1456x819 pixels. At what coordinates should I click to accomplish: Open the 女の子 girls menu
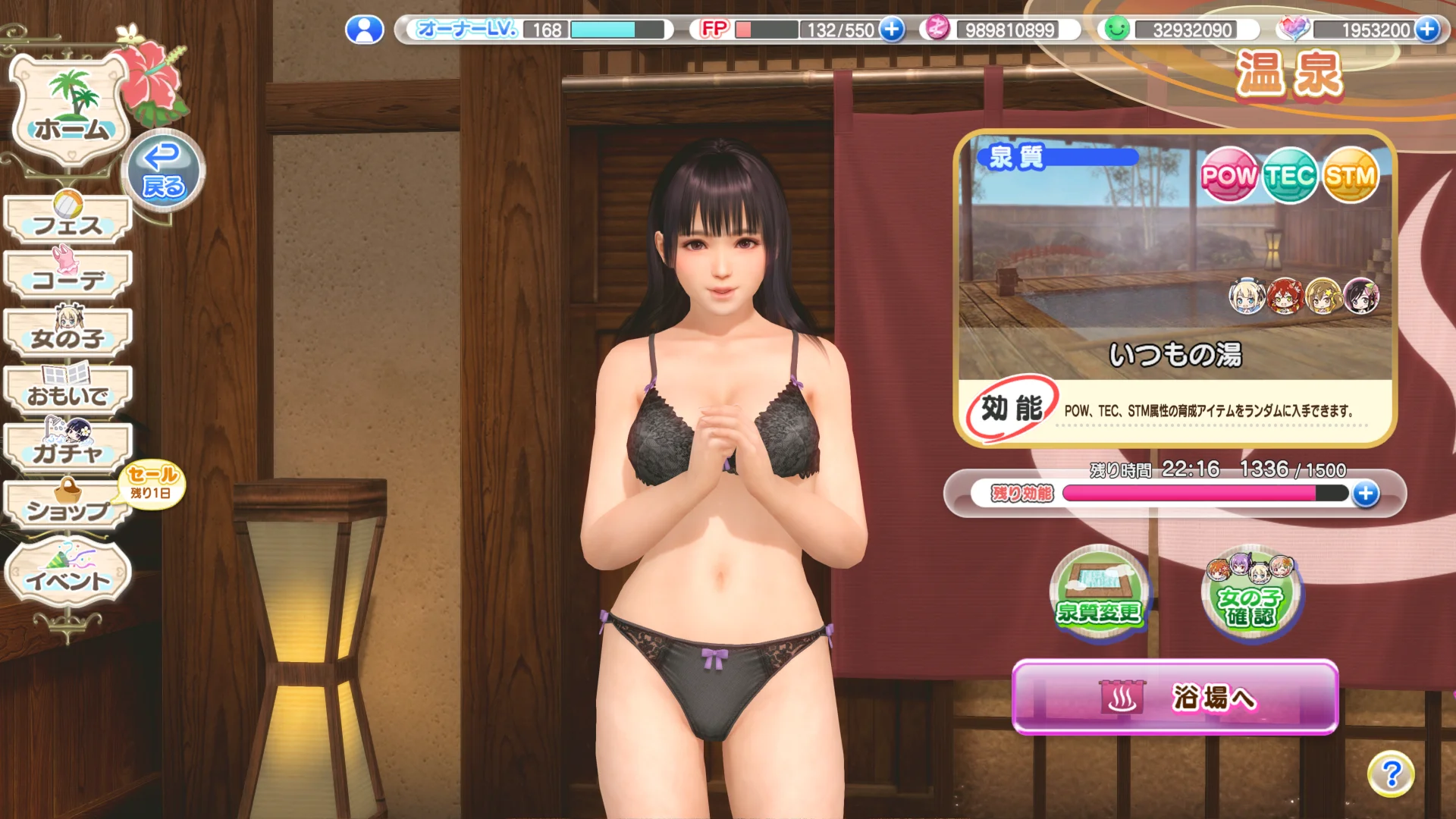click(x=68, y=334)
